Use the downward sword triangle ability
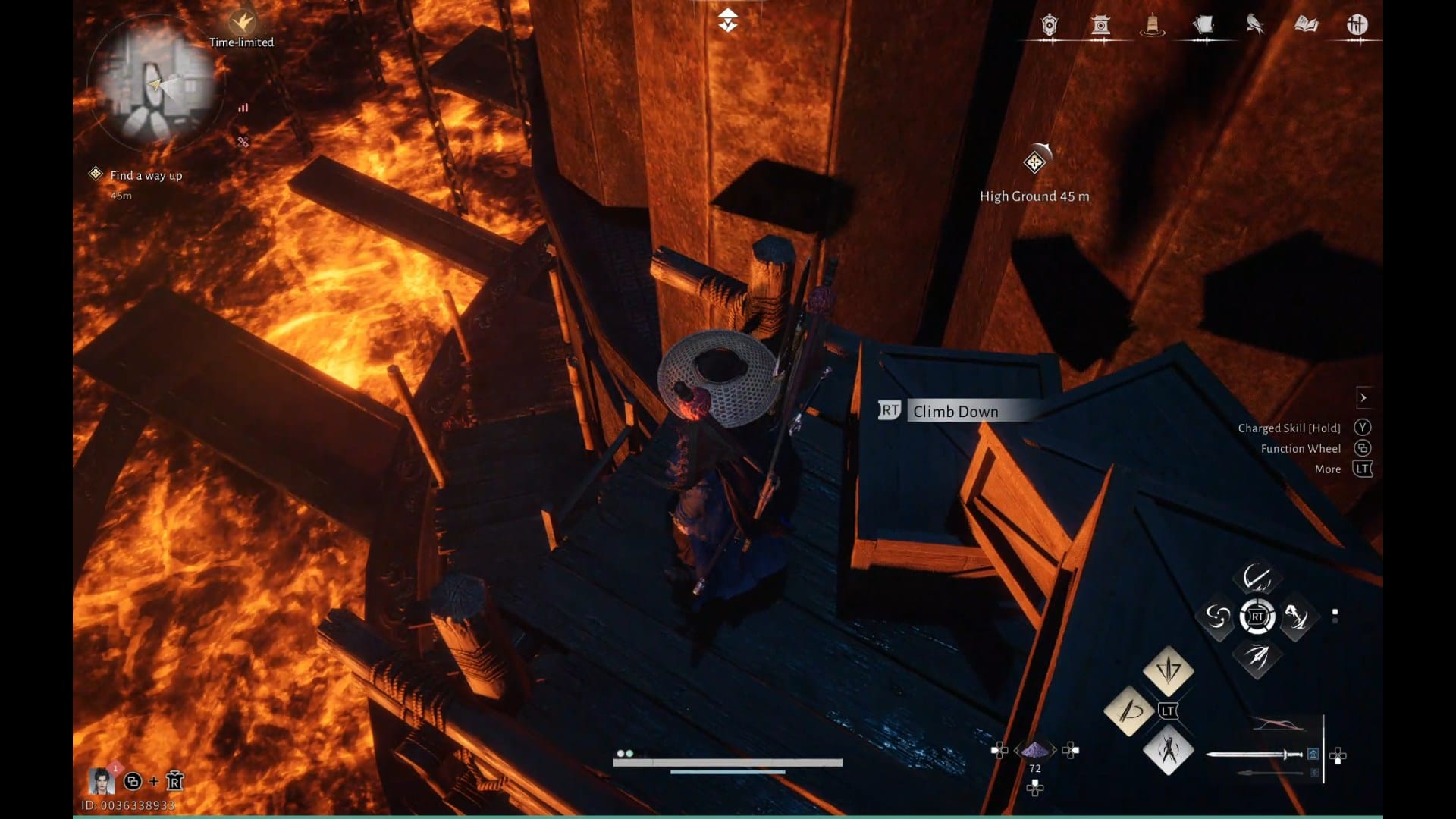This screenshot has height=819, width=1456. point(1168,670)
